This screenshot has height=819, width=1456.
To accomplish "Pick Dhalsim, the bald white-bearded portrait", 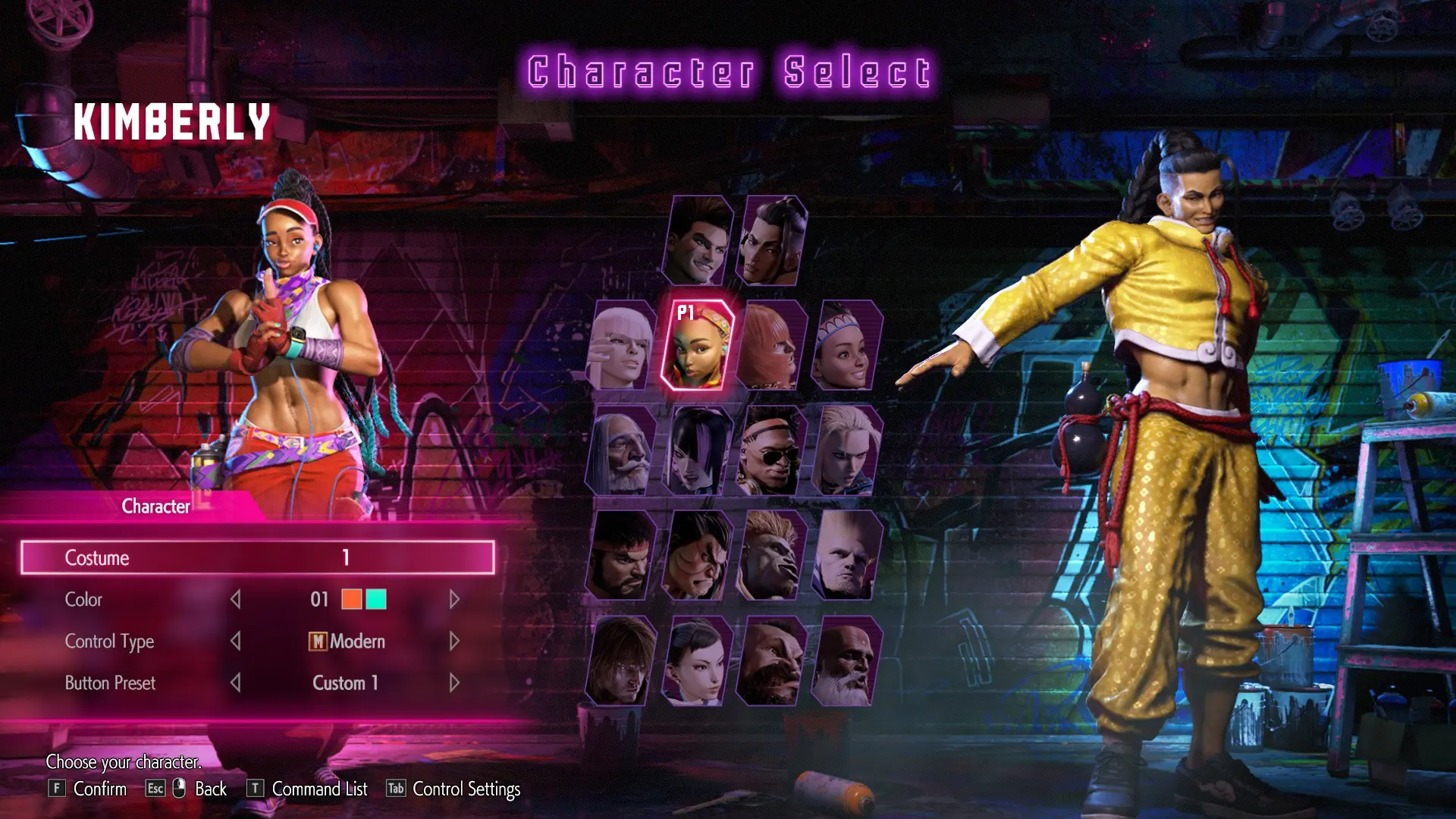I will pyautogui.click(x=846, y=661).
